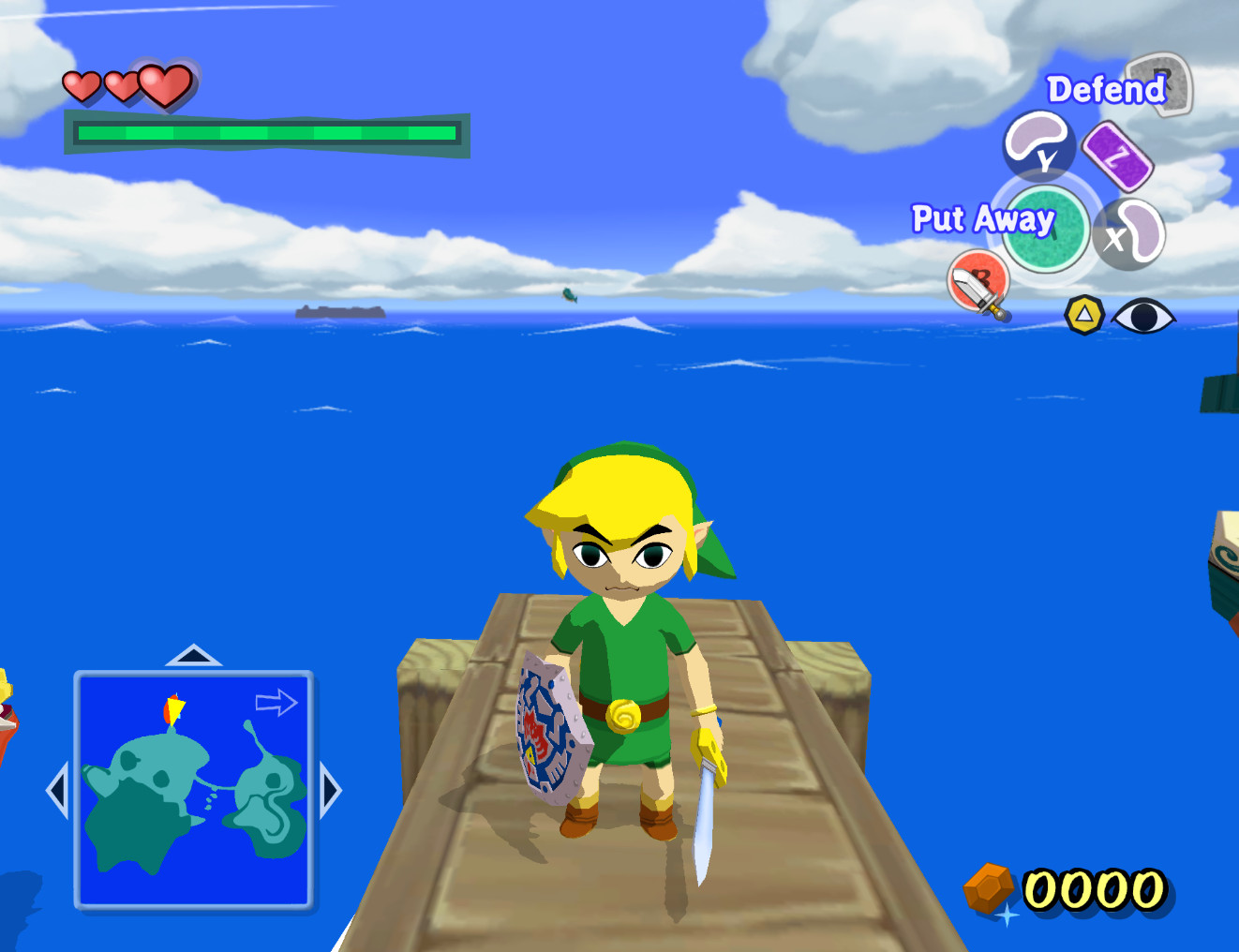
Task: Select the Defend label
Action: (1106, 90)
